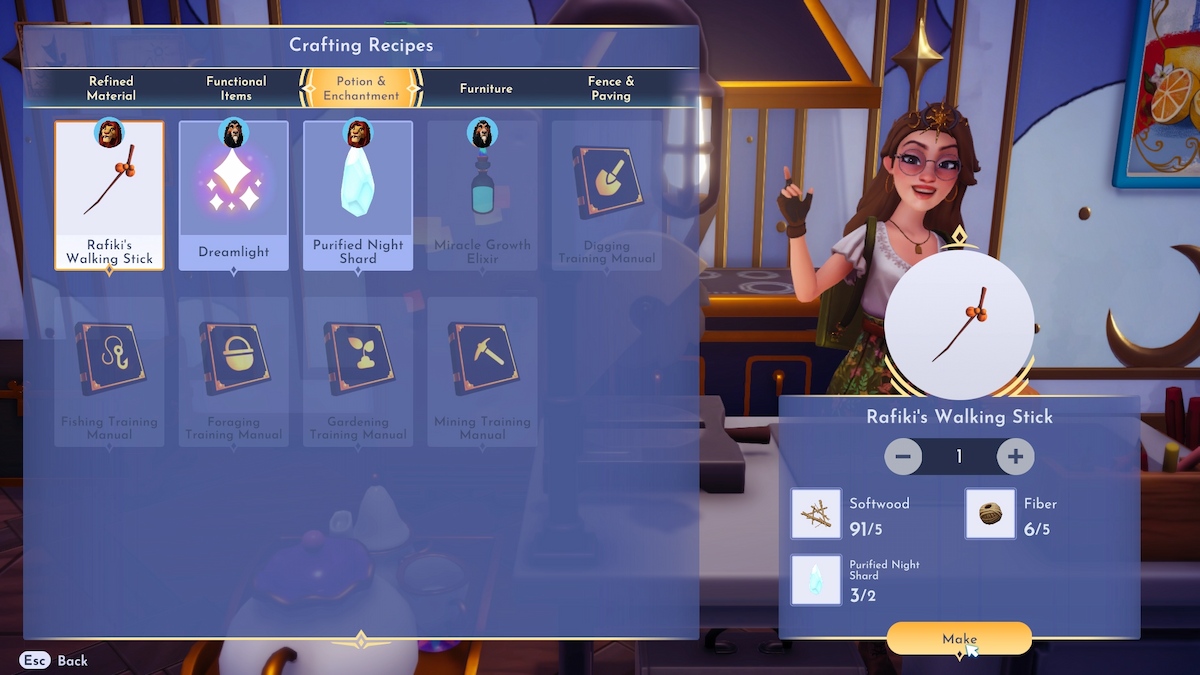Select the Potion & Enchantment tab
Image resolution: width=1200 pixels, height=675 pixels.
(x=361, y=88)
